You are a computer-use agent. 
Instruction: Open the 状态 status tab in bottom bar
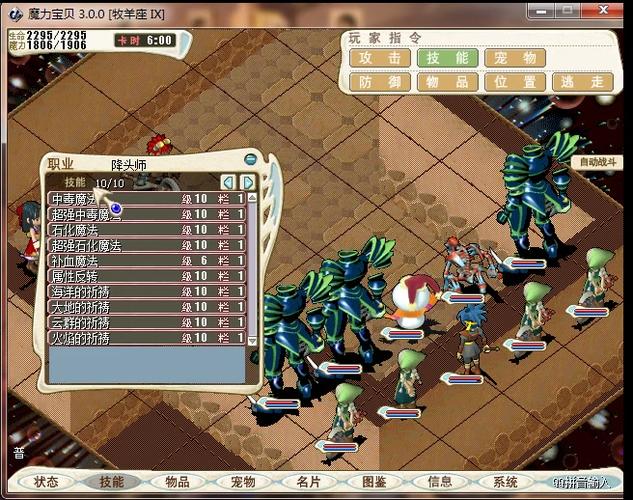tap(46, 482)
